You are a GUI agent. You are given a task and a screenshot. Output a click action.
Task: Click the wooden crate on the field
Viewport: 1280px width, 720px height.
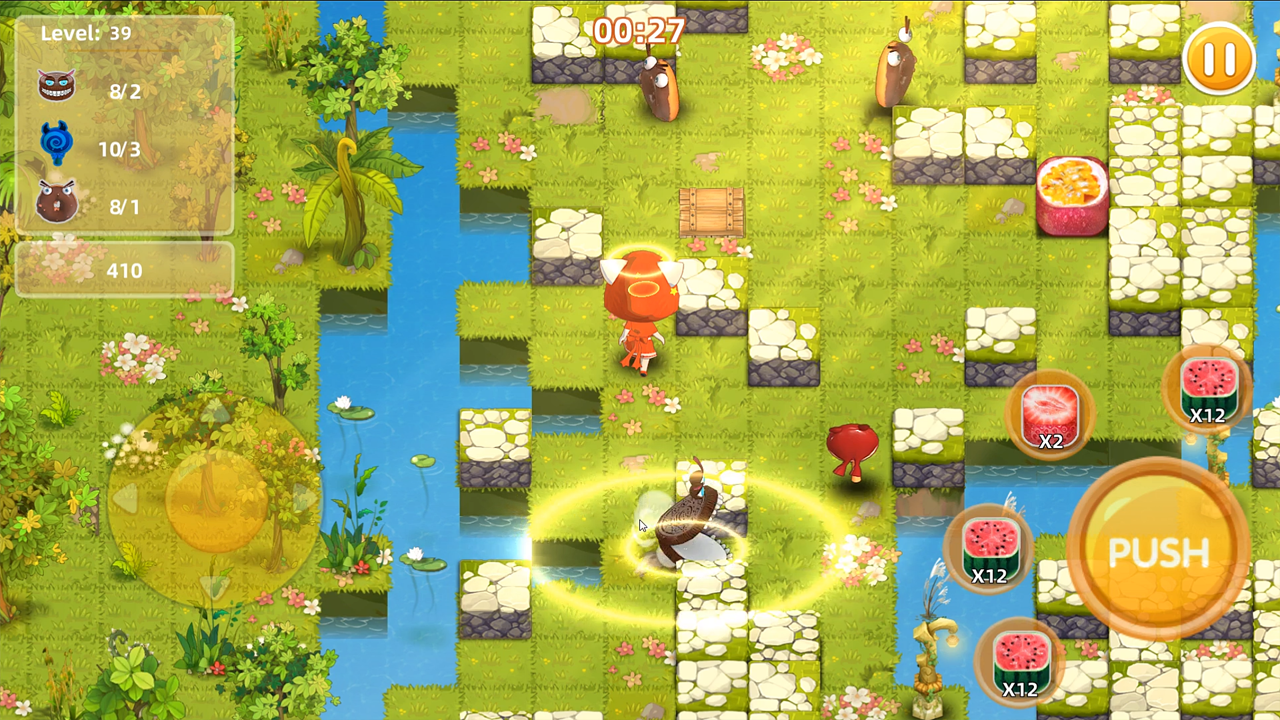coord(711,213)
